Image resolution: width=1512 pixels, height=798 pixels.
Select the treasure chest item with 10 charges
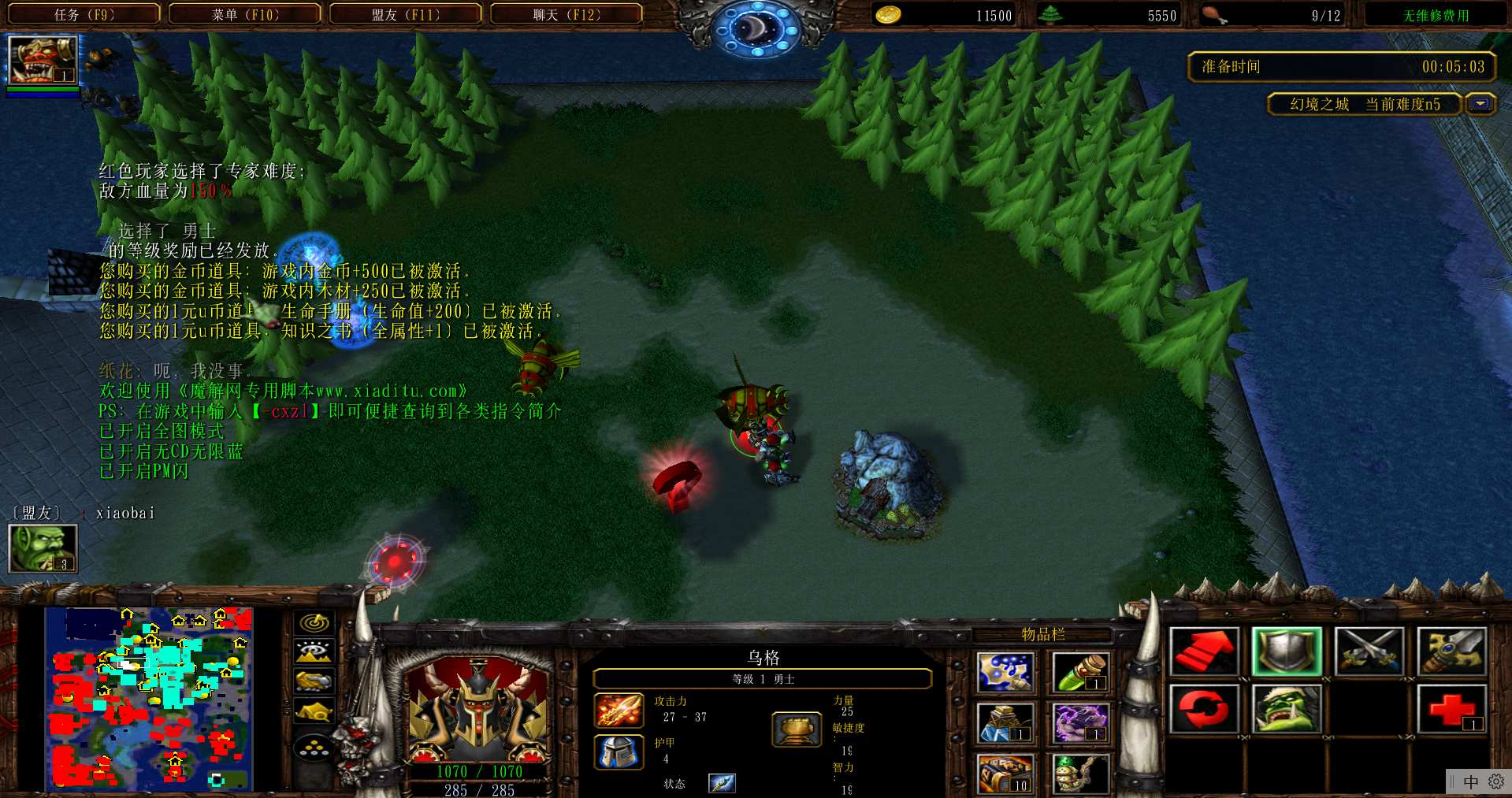point(1005,774)
